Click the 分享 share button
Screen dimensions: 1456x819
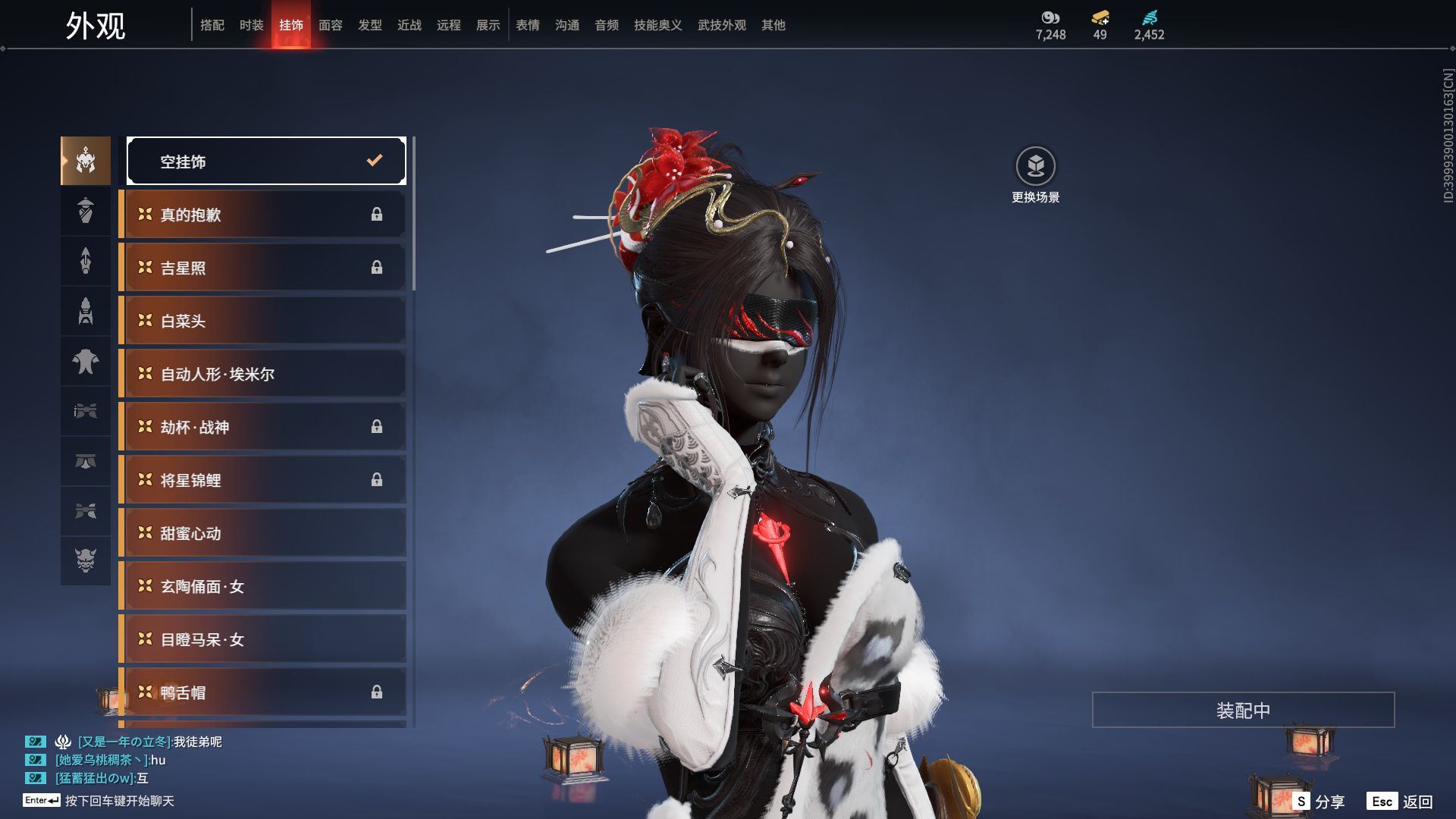pos(1319,801)
